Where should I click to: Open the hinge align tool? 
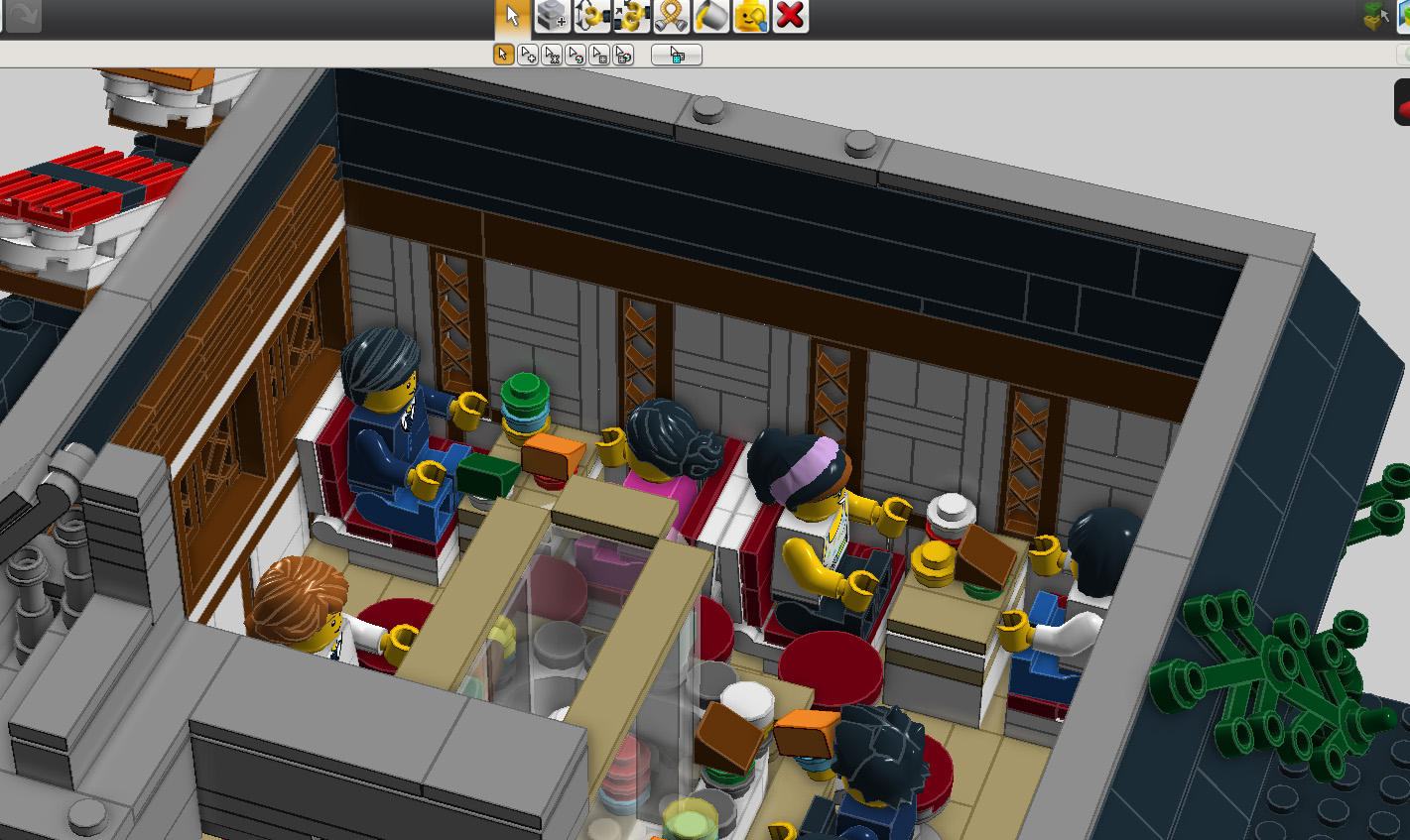[x=632, y=16]
